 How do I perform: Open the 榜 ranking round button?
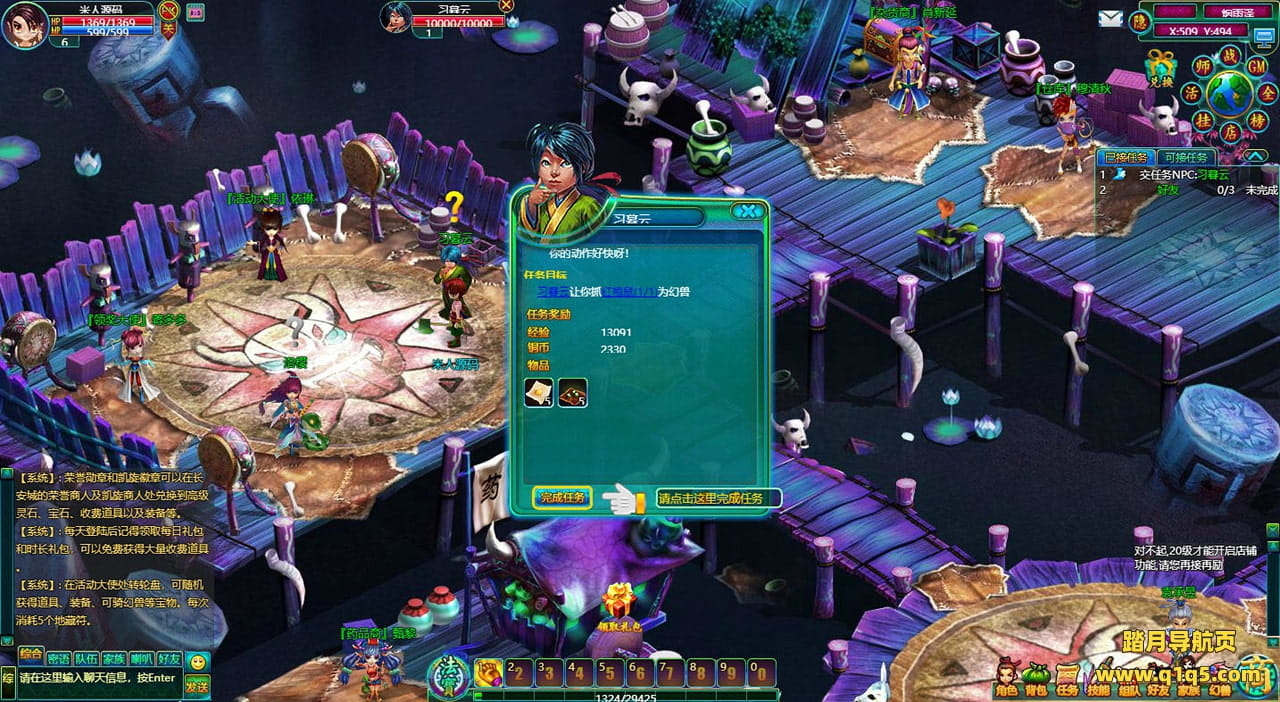coord(1259,120)
